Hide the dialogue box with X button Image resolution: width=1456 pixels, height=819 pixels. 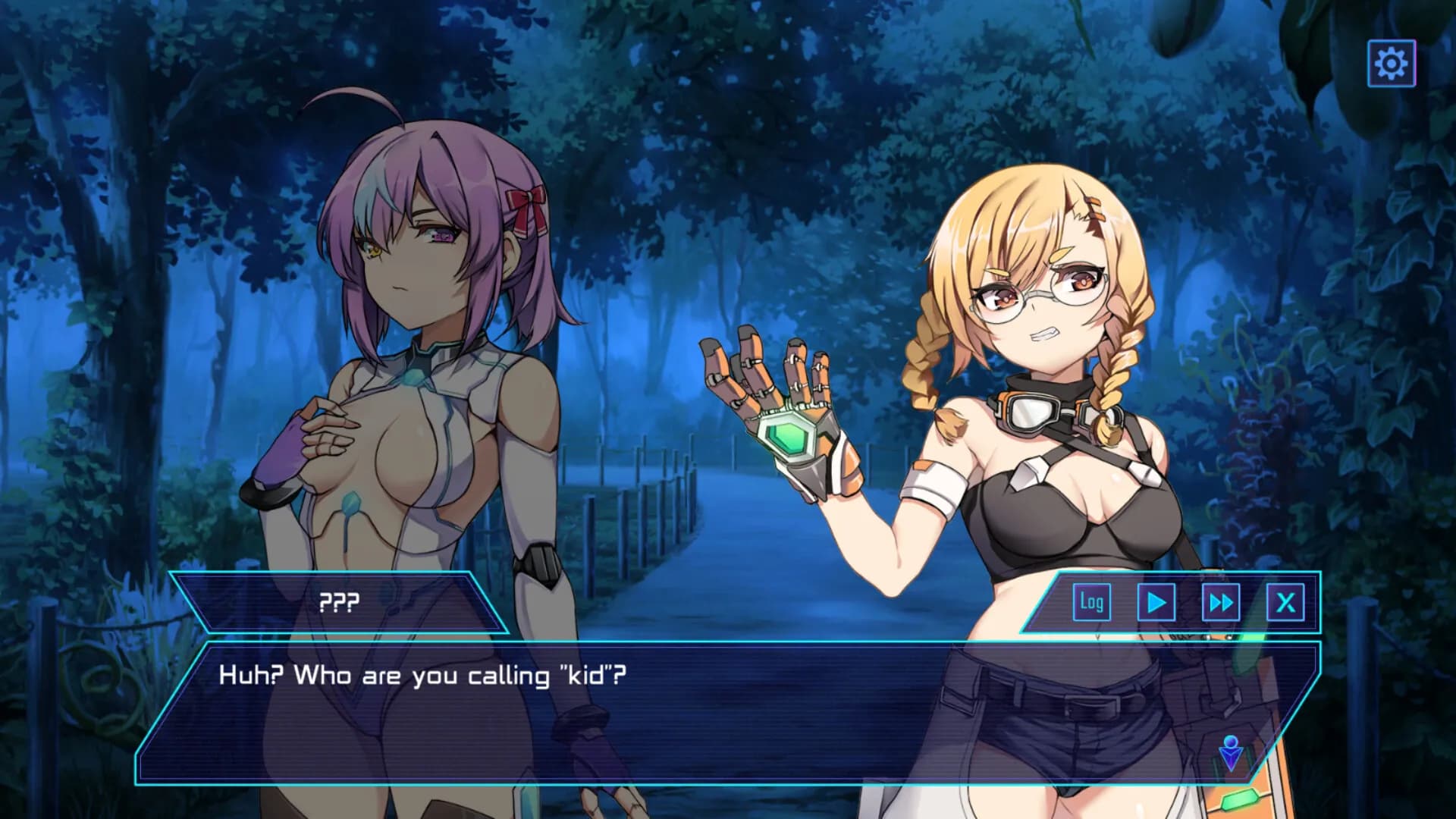[x=1285, y=603]
